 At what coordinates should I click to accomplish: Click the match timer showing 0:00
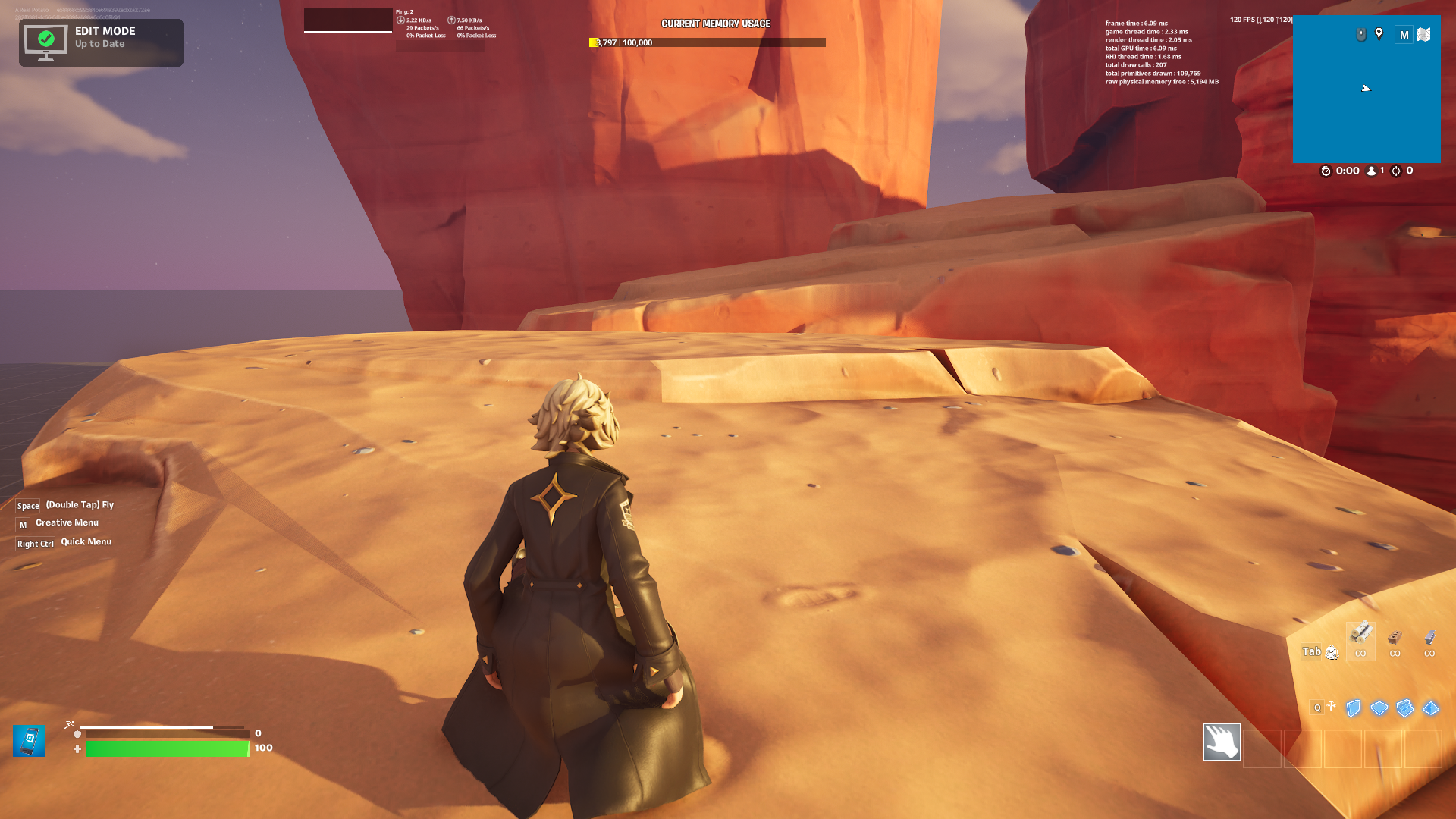[x=1347, y=171]
